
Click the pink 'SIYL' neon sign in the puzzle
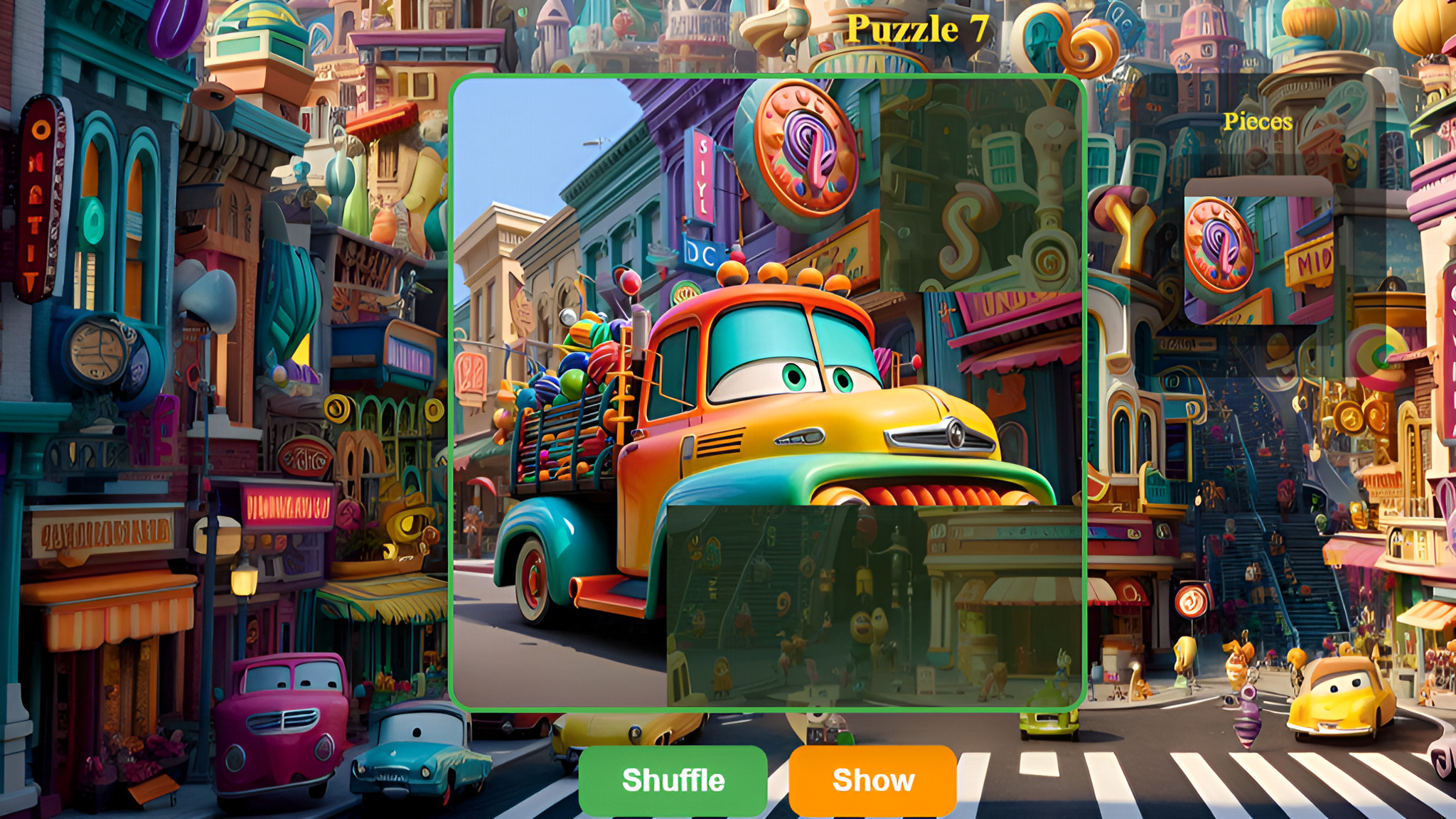702,178
